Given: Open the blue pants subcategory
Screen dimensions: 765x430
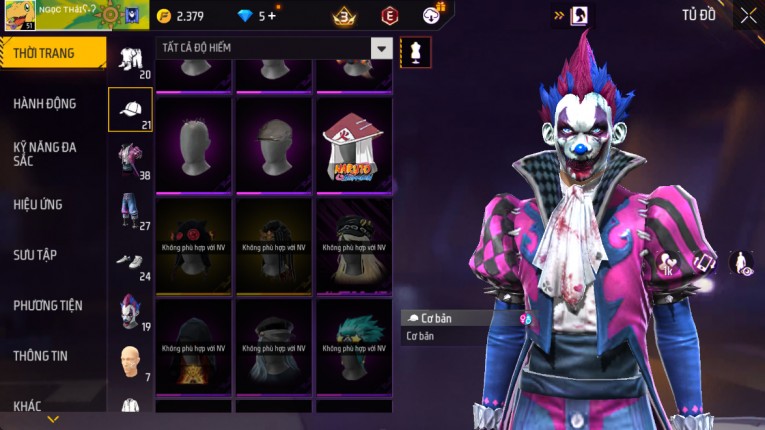Looking at the screenshot, I should point(130,211).
